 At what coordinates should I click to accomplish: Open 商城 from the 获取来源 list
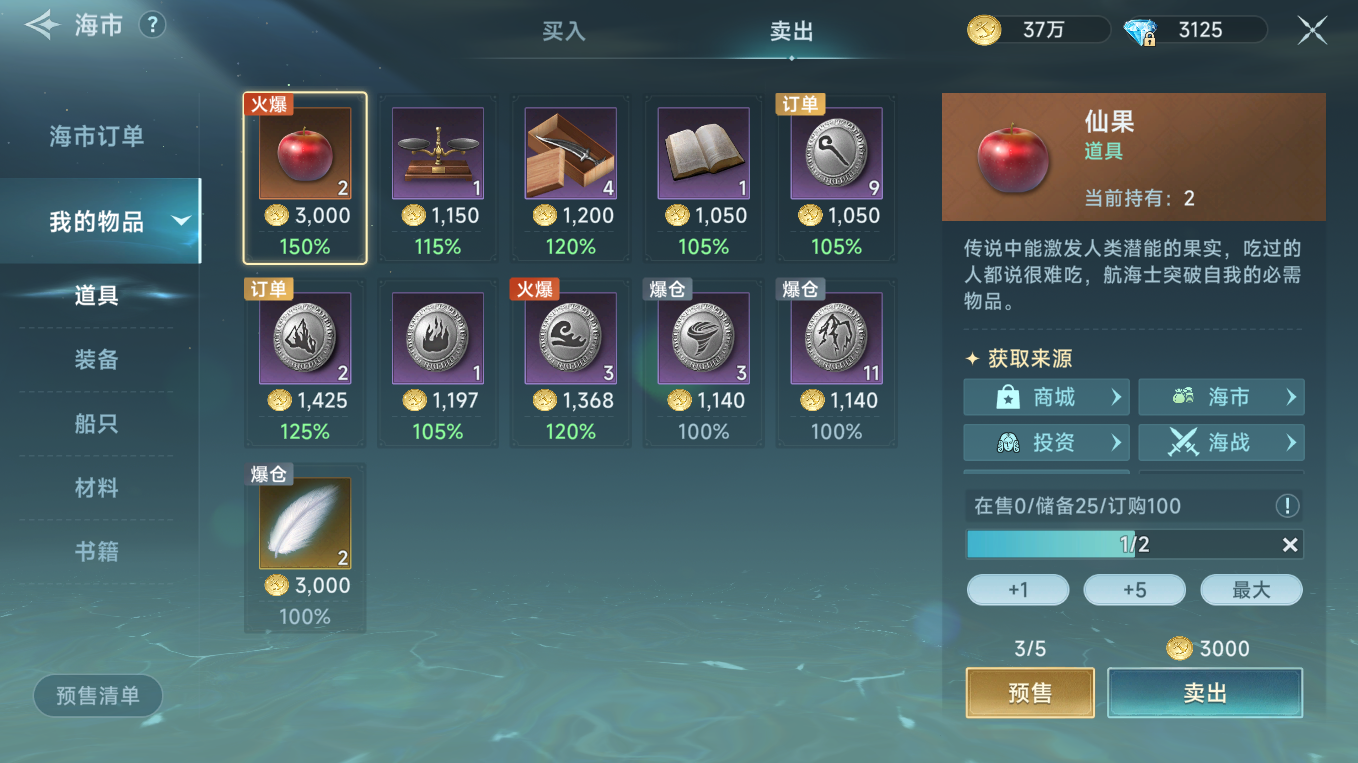(1046, 397)
